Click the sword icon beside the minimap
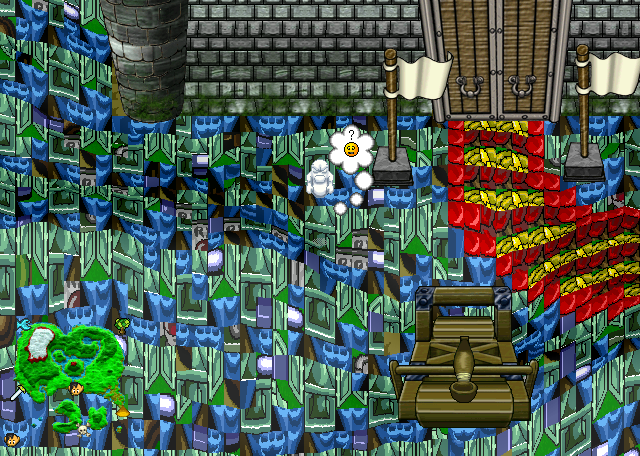The image size is (640, 456). [17, 392]
